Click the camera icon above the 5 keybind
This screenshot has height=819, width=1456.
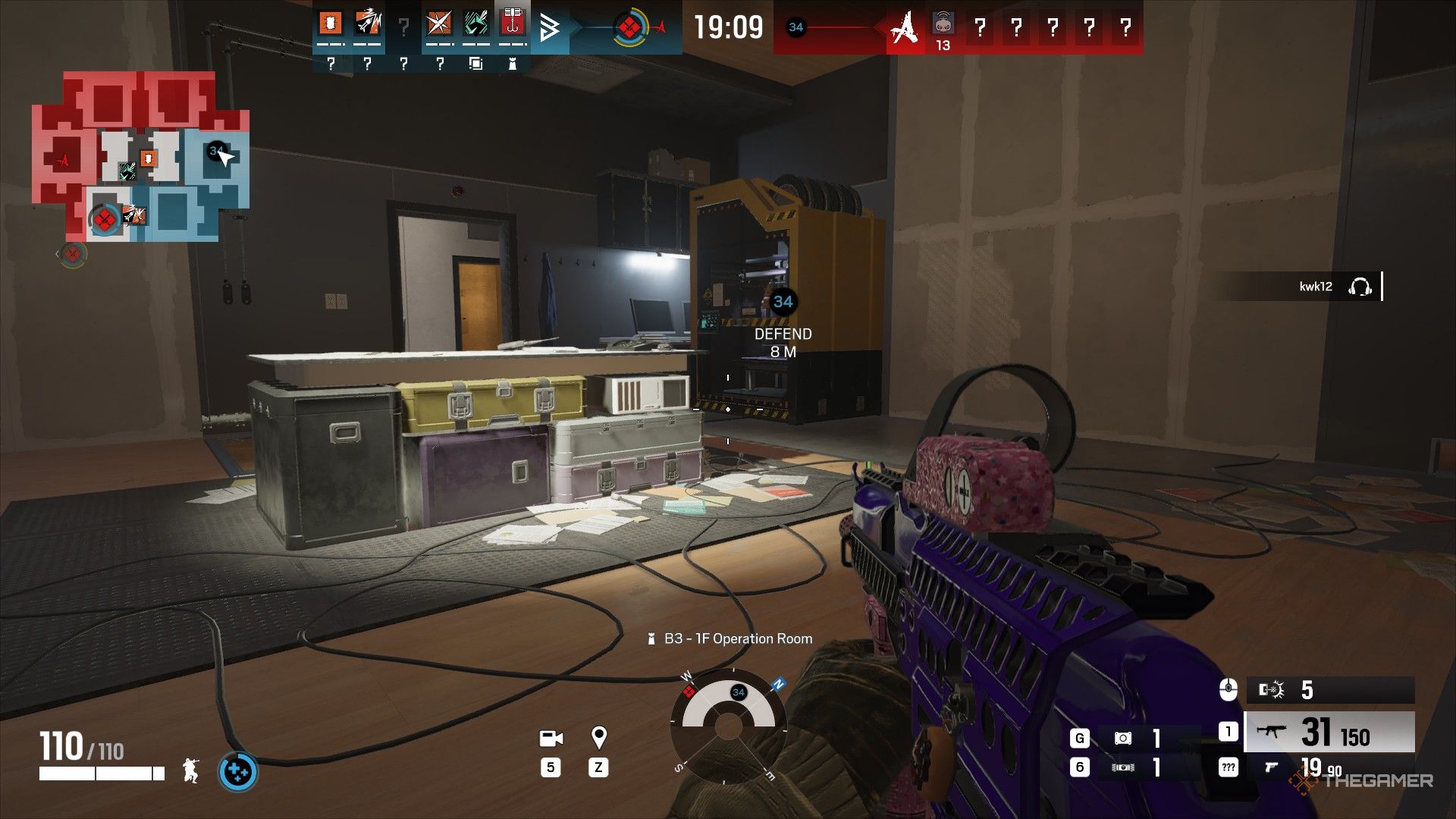pyautogui.click(x=551, y=739)
